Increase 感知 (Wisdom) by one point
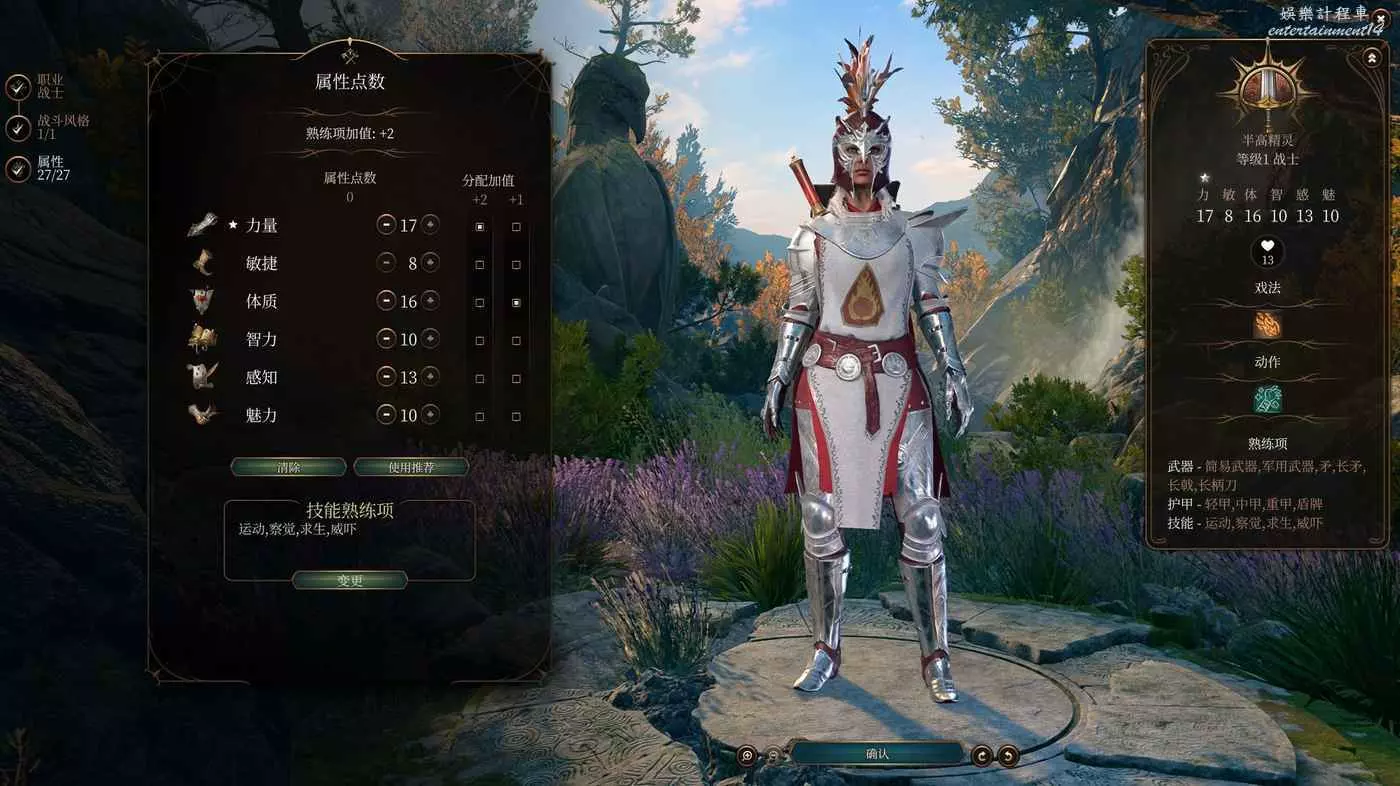 [430, 377]
